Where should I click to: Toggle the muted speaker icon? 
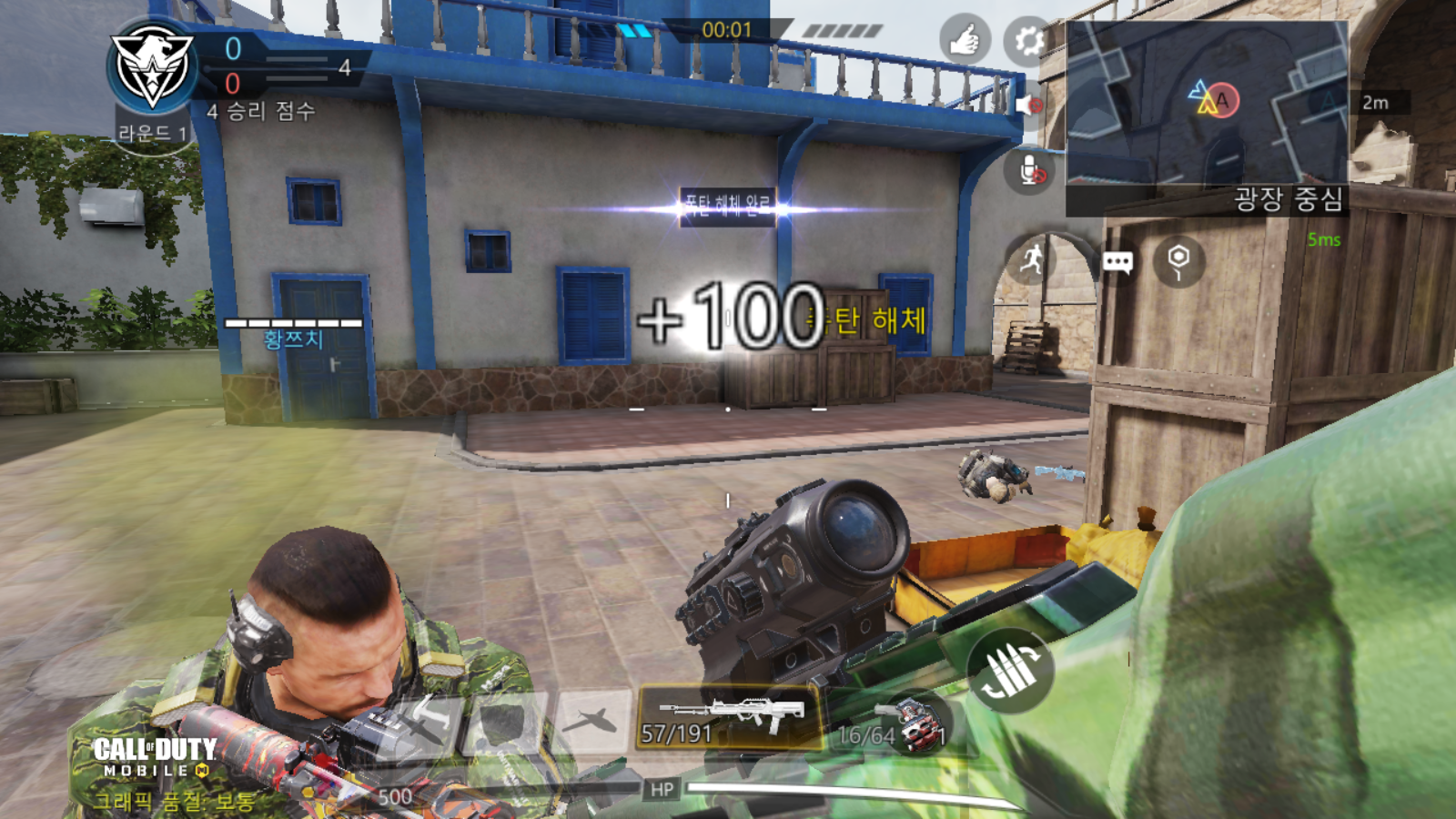(1028, 106)
